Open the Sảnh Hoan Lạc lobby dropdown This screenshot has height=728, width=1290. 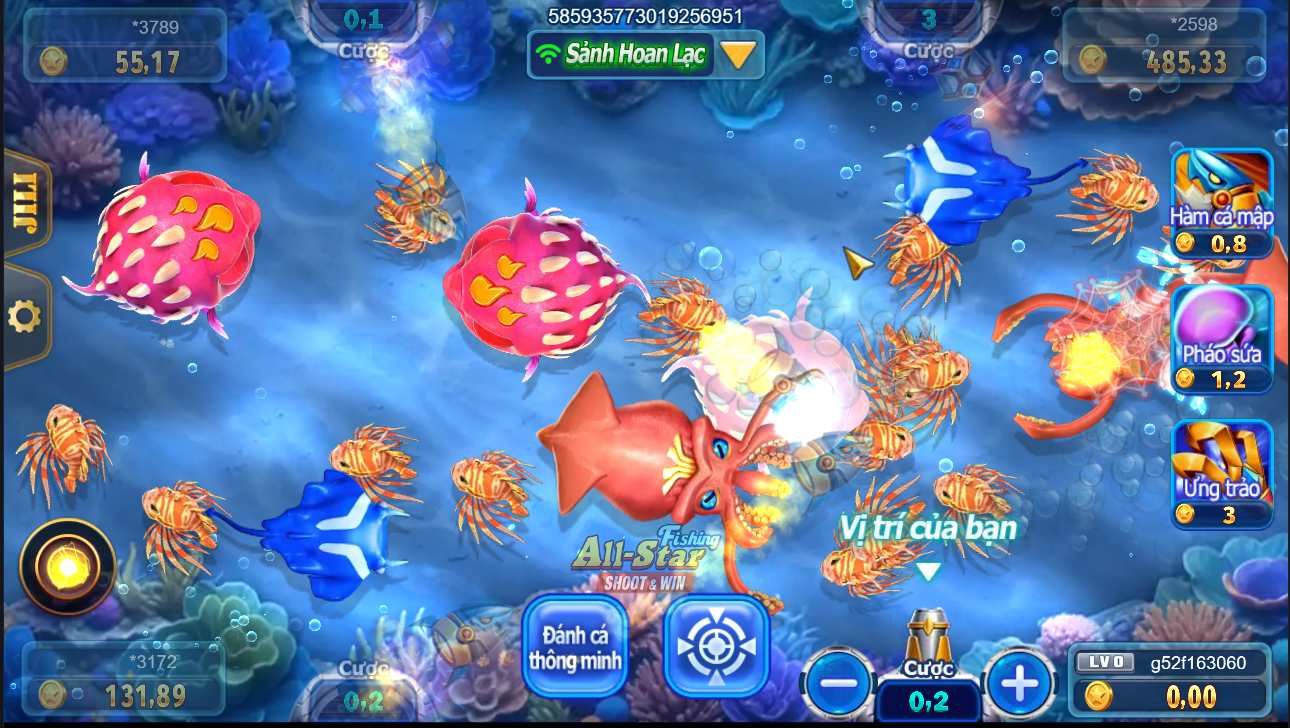coord(738,54)
